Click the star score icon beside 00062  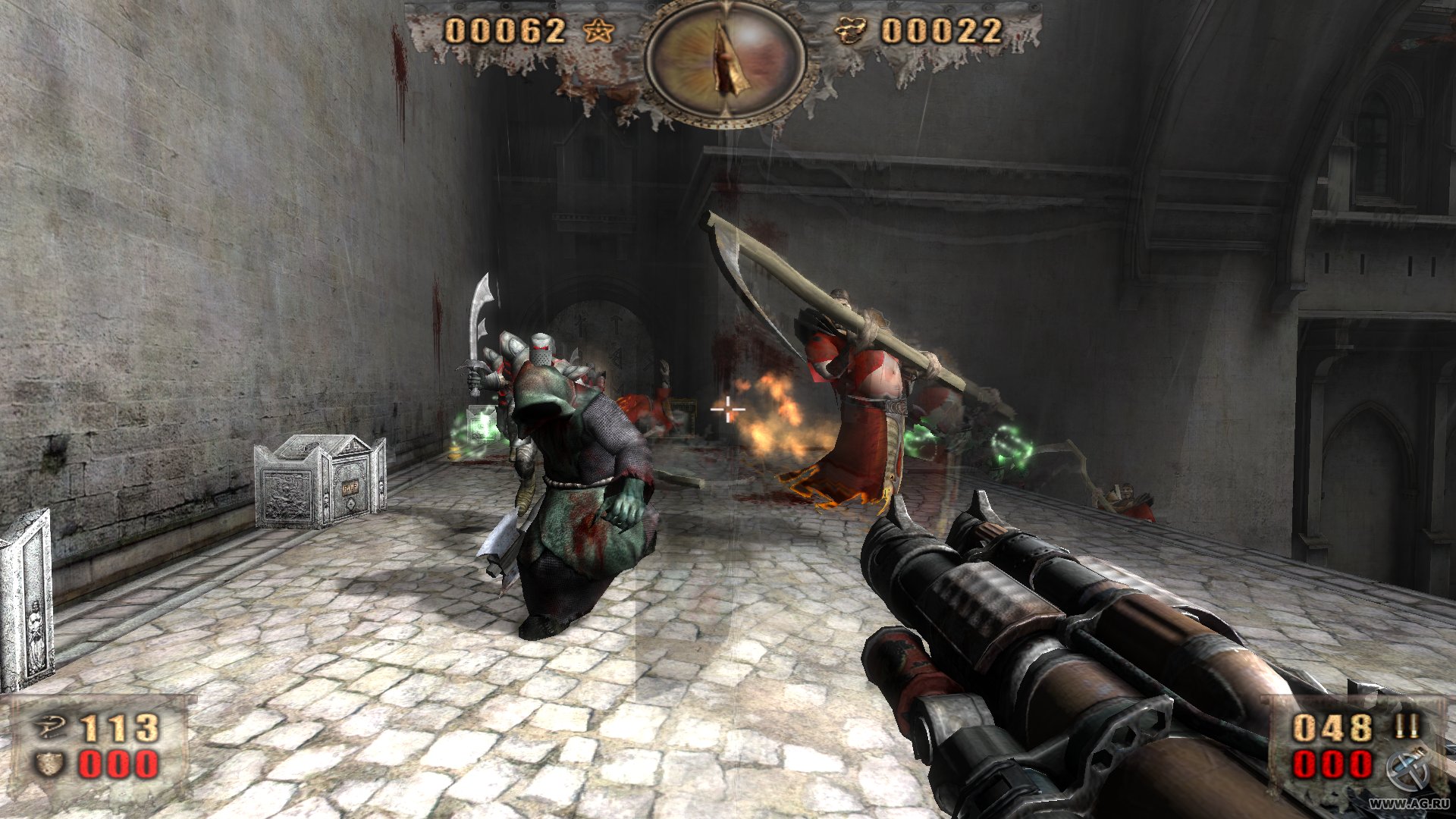coord(599,32)
